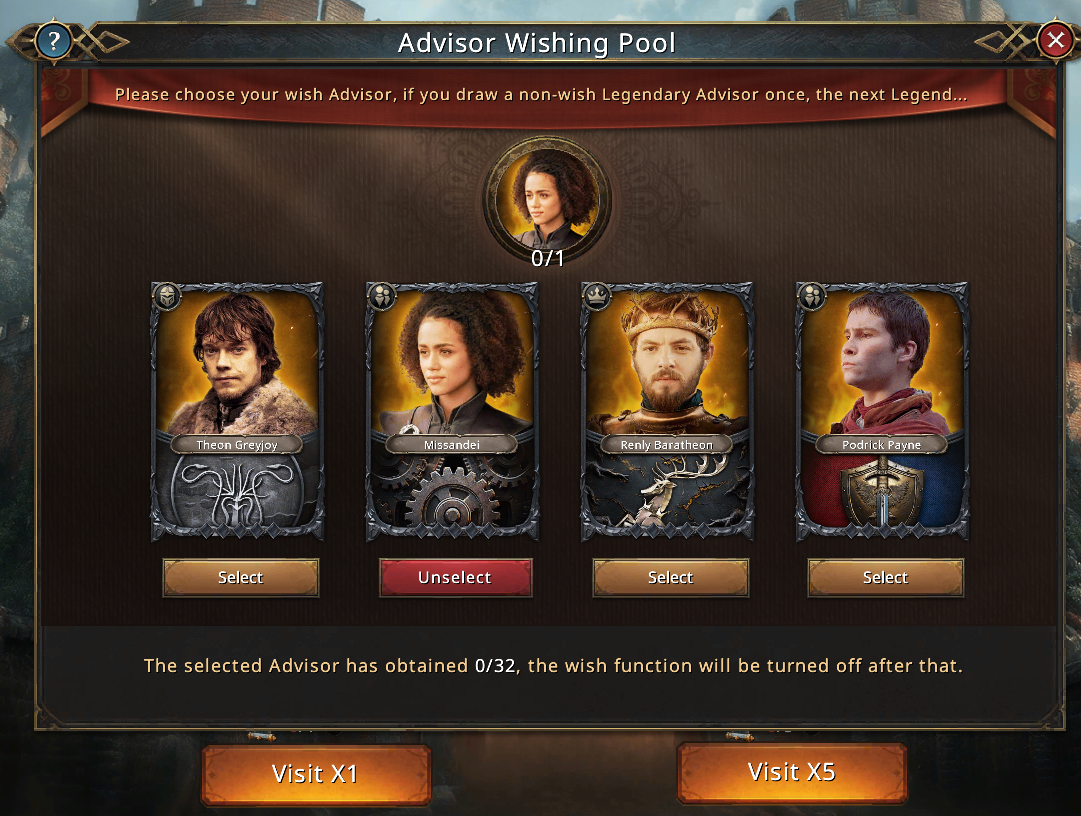View the Missandei advisor card
Viewport: 1081px width, 816px height.
pos(453,410)
